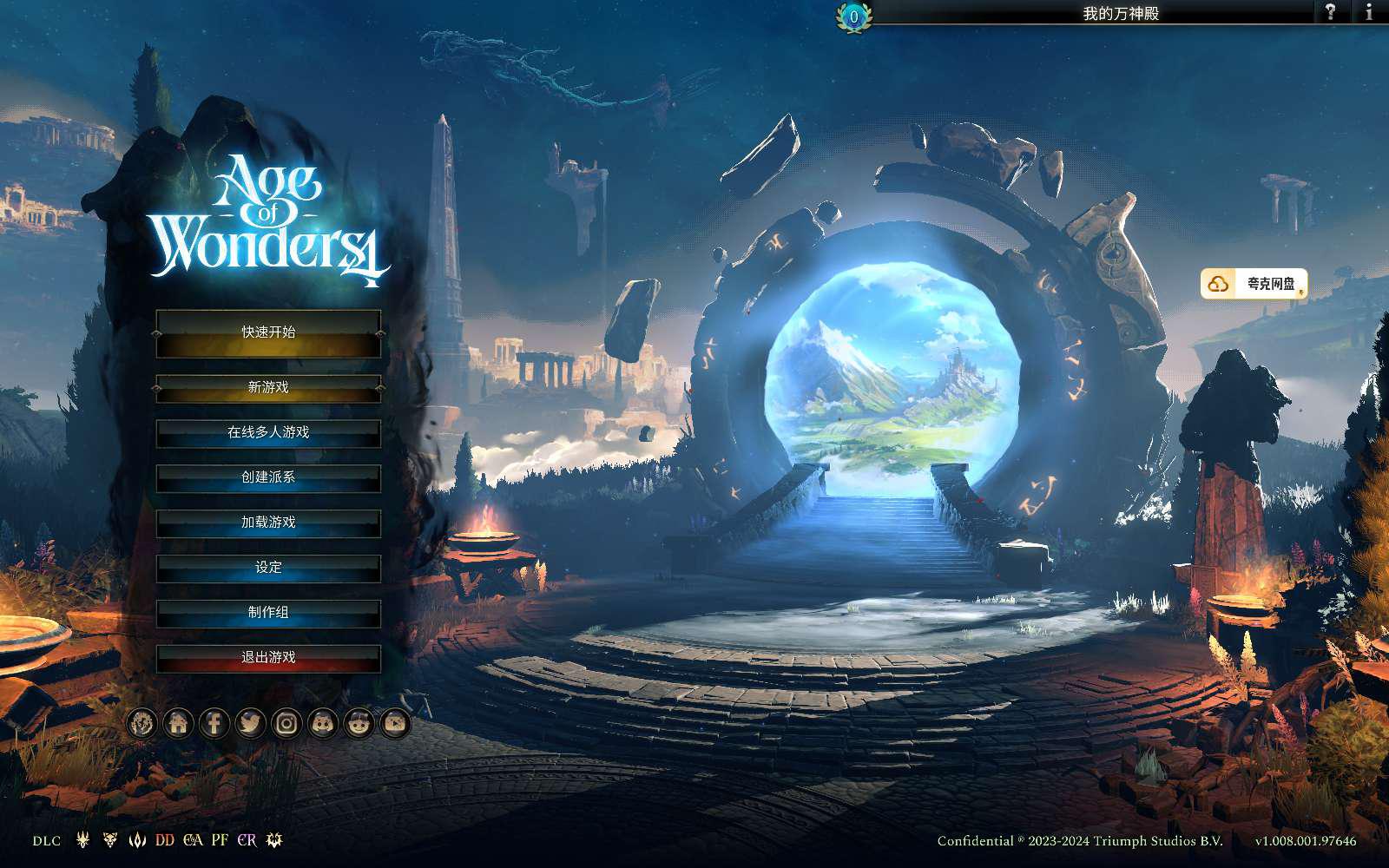Visit the Twitter bird link
The height and width of the screenshot is (868, 1389).
tap(250, 723)
